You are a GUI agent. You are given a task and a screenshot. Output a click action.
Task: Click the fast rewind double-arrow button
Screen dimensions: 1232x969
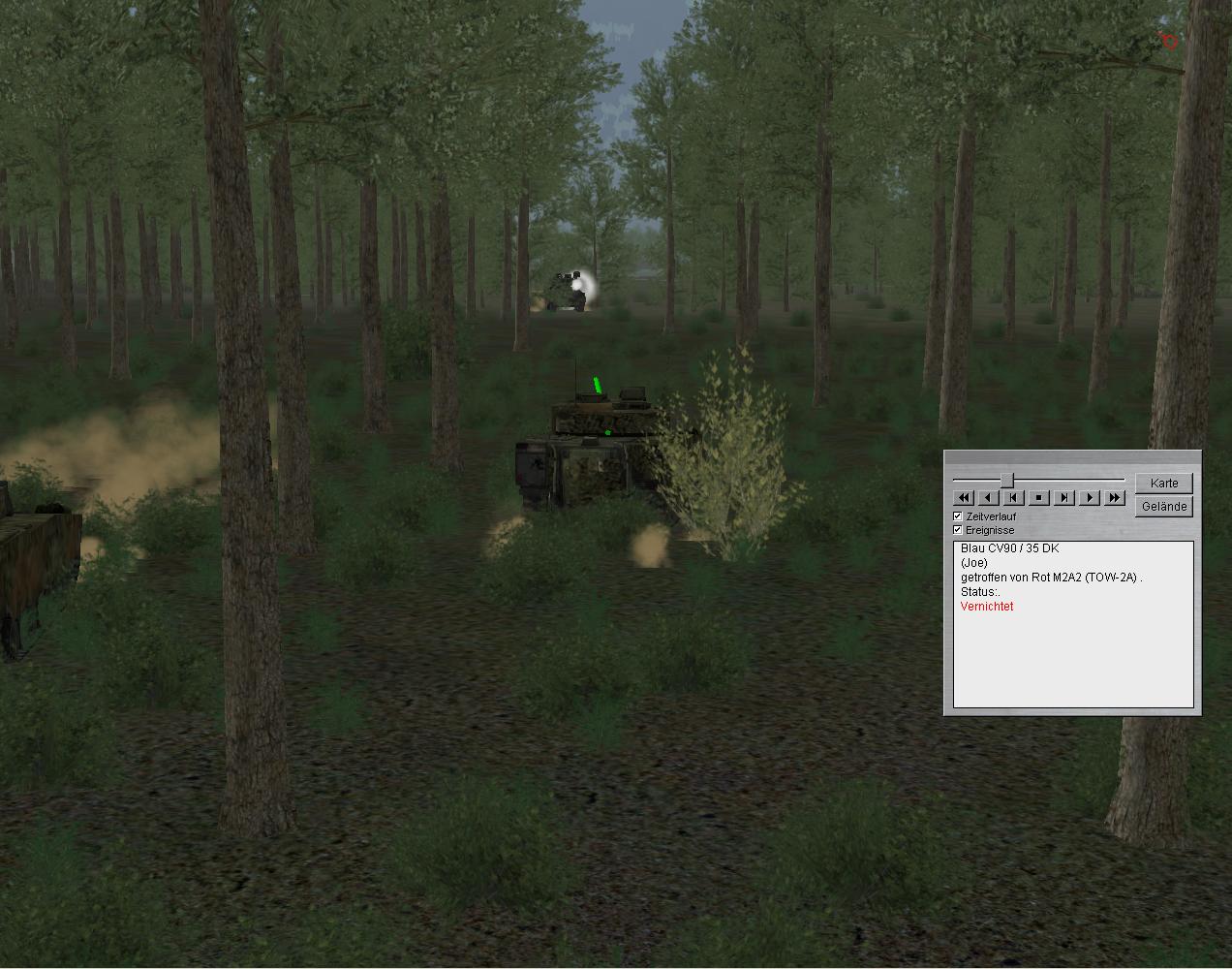coord(964,497)
